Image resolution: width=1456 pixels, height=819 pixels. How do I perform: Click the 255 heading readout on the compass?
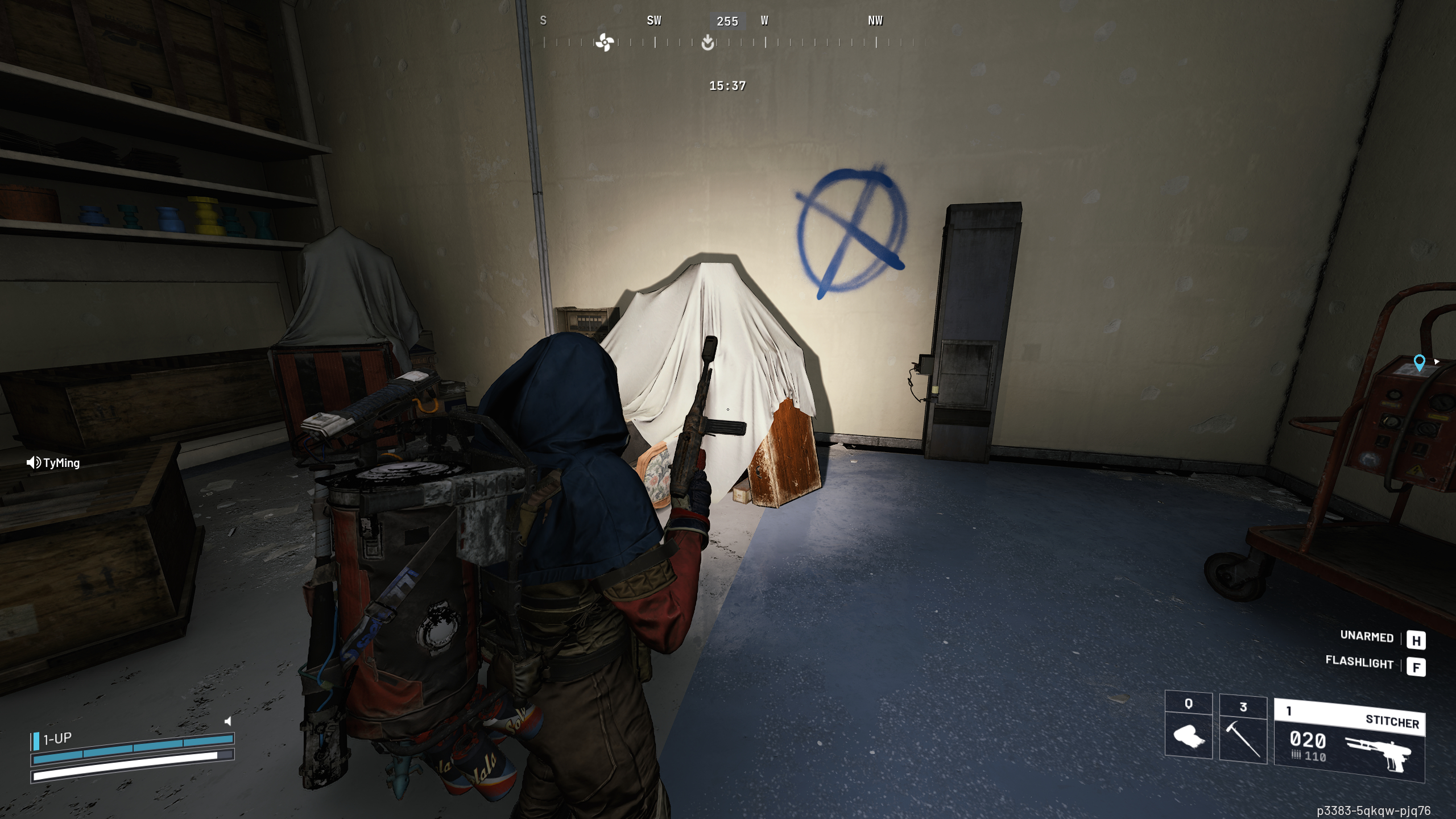[x=726, y=21]
